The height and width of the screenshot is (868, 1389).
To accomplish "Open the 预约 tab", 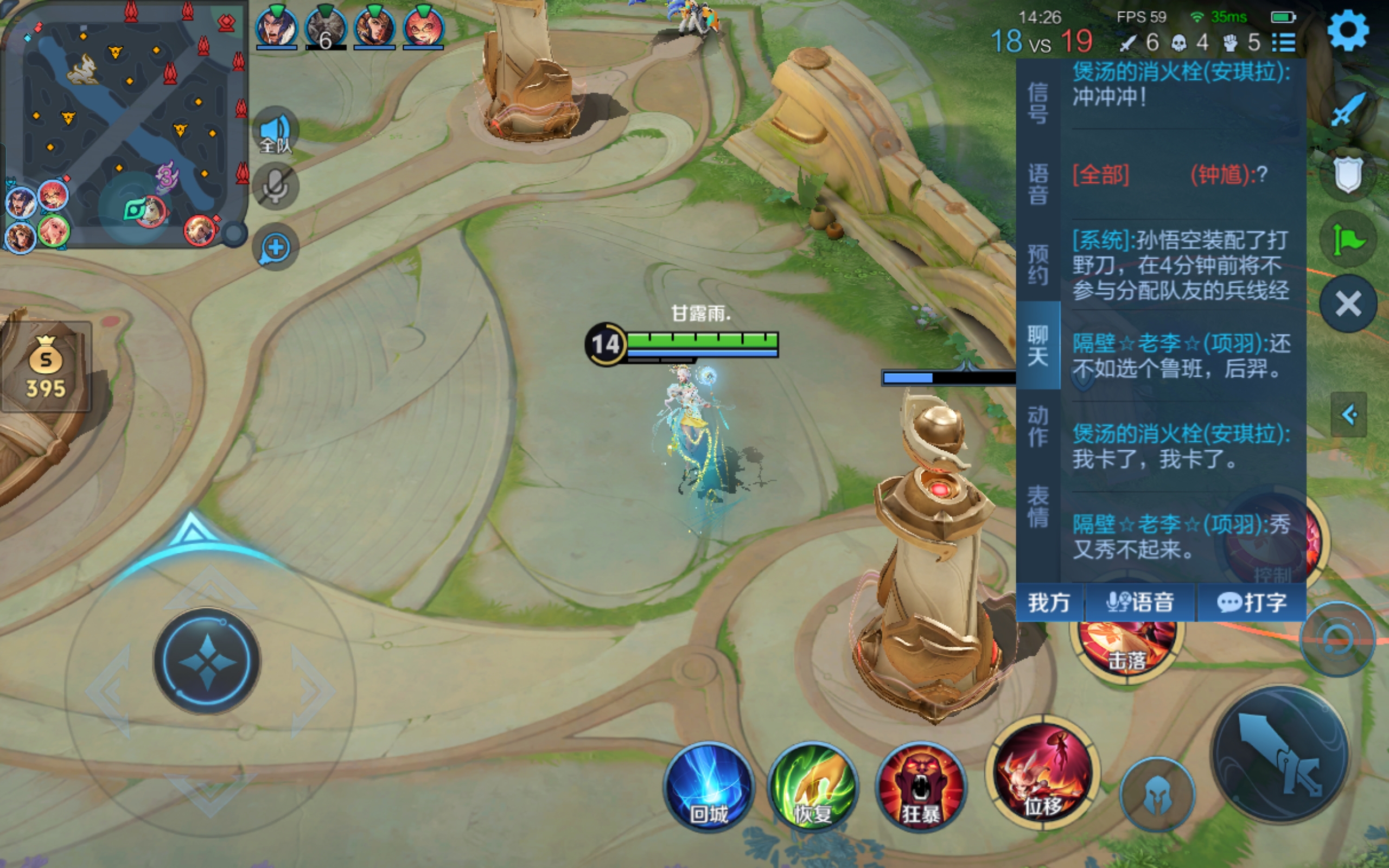I will coord(1037,264).
